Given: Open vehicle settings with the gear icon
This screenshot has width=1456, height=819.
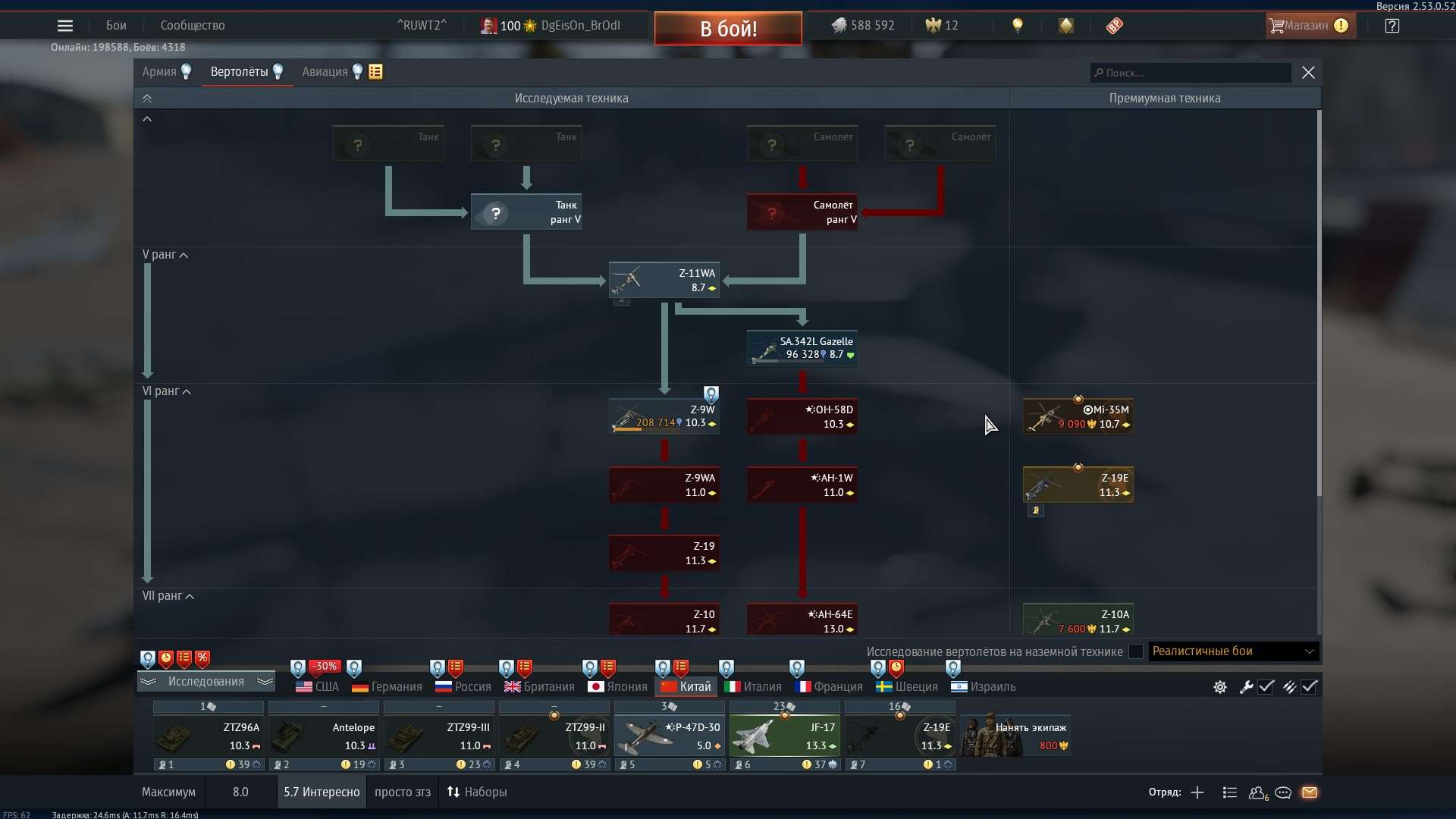Looking at the screenshot, I should click(x=1219, y=687).
